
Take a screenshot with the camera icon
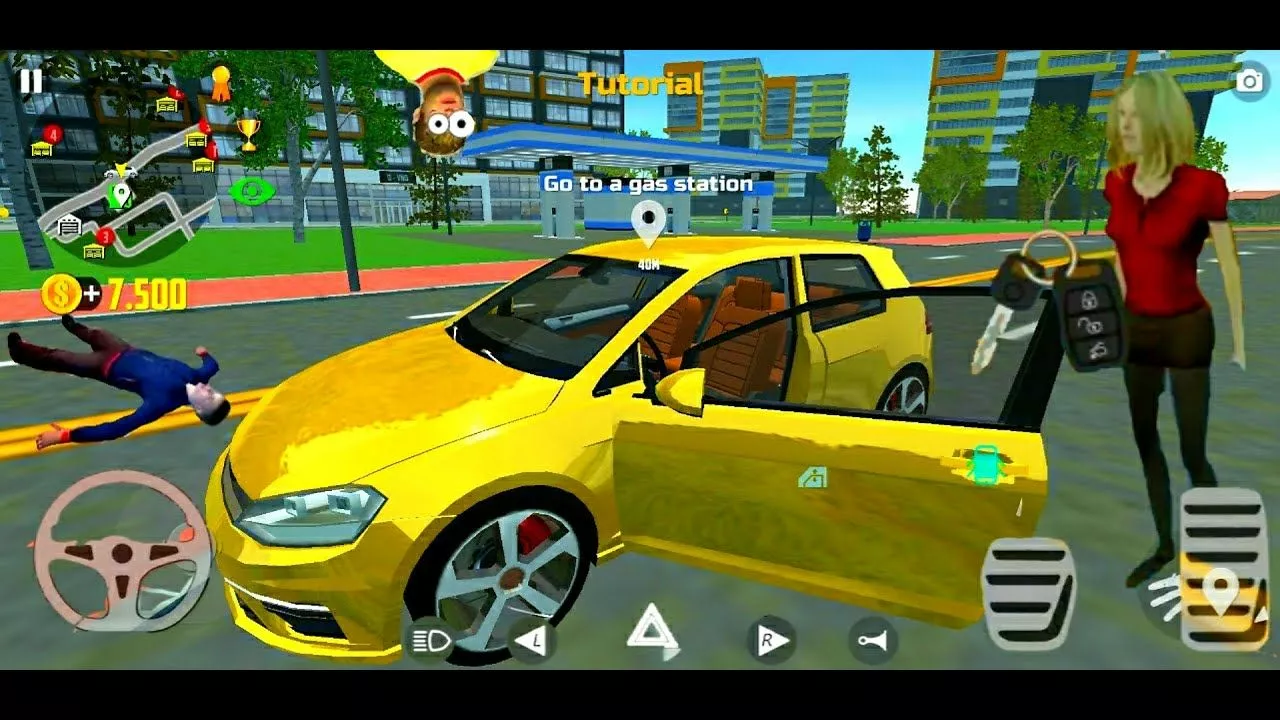[x=1249, y=82]
